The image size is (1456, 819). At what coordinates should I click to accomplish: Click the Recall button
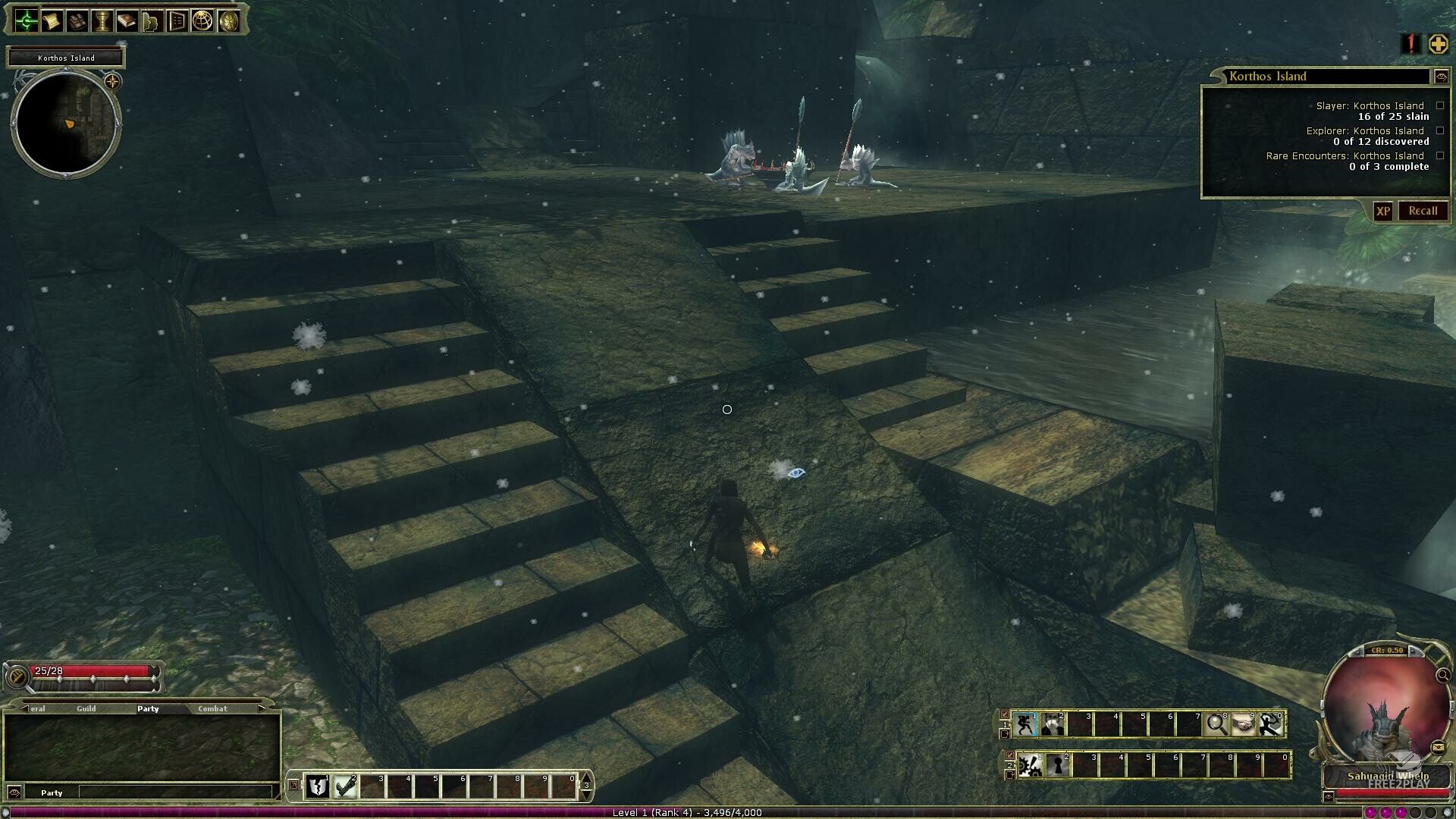click(x=1423, y=211)
